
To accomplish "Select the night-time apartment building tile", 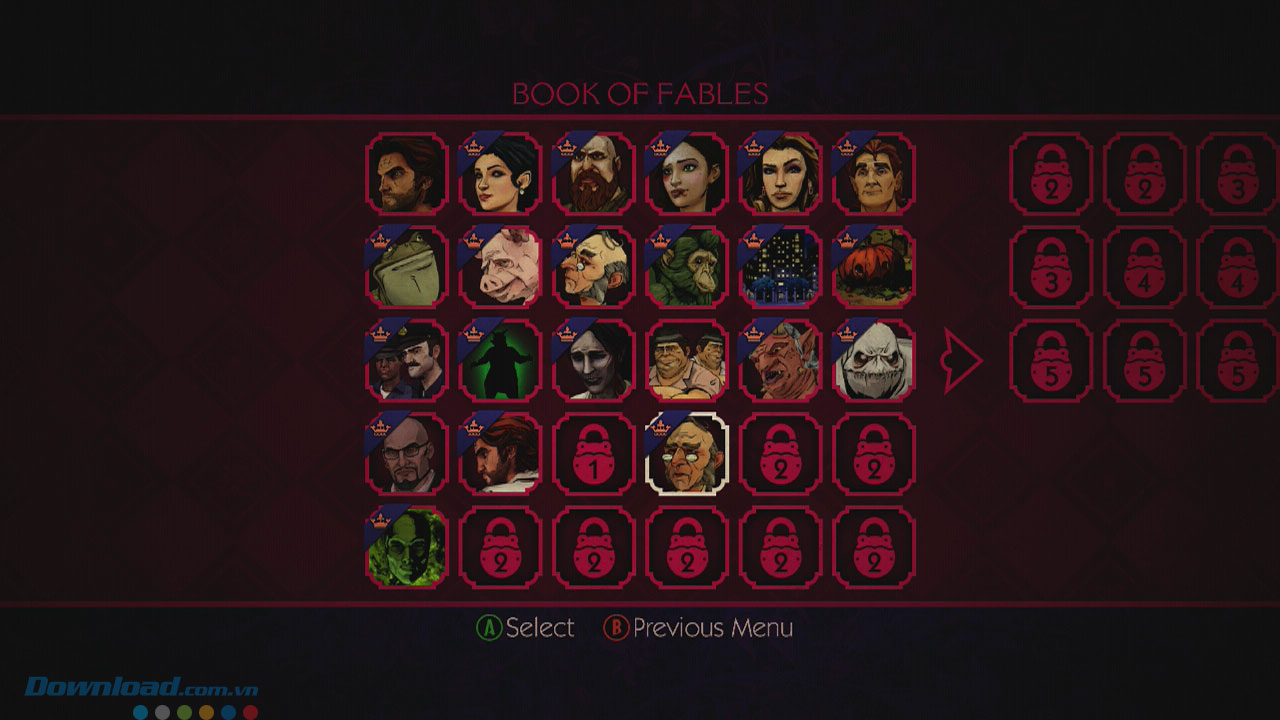I will [781, 267].
